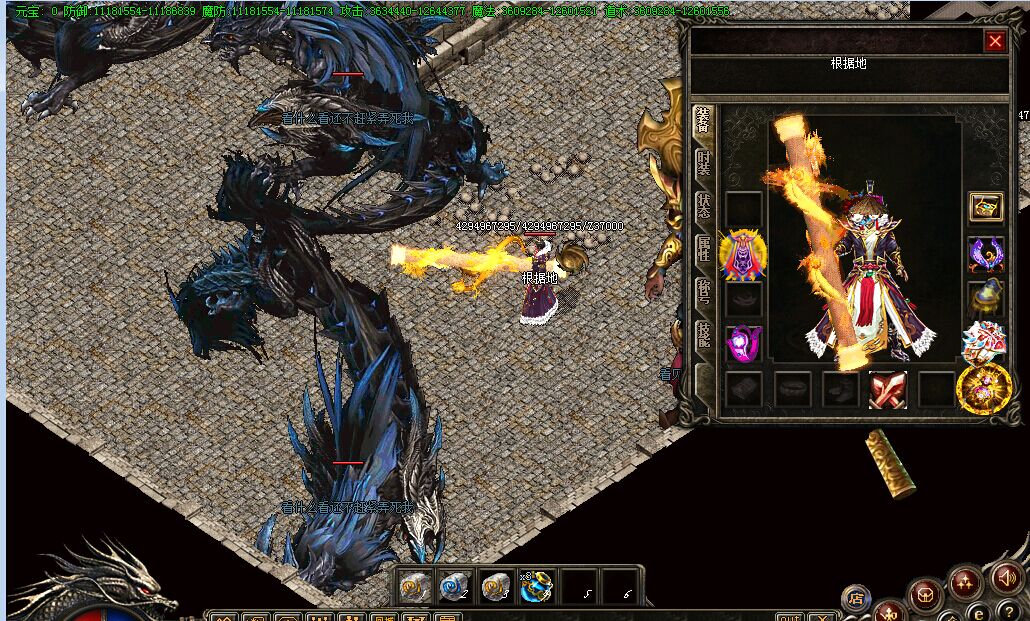Select the treasure chest equipment slot
Screen dimensions: 1030x621
coord(986,208)
